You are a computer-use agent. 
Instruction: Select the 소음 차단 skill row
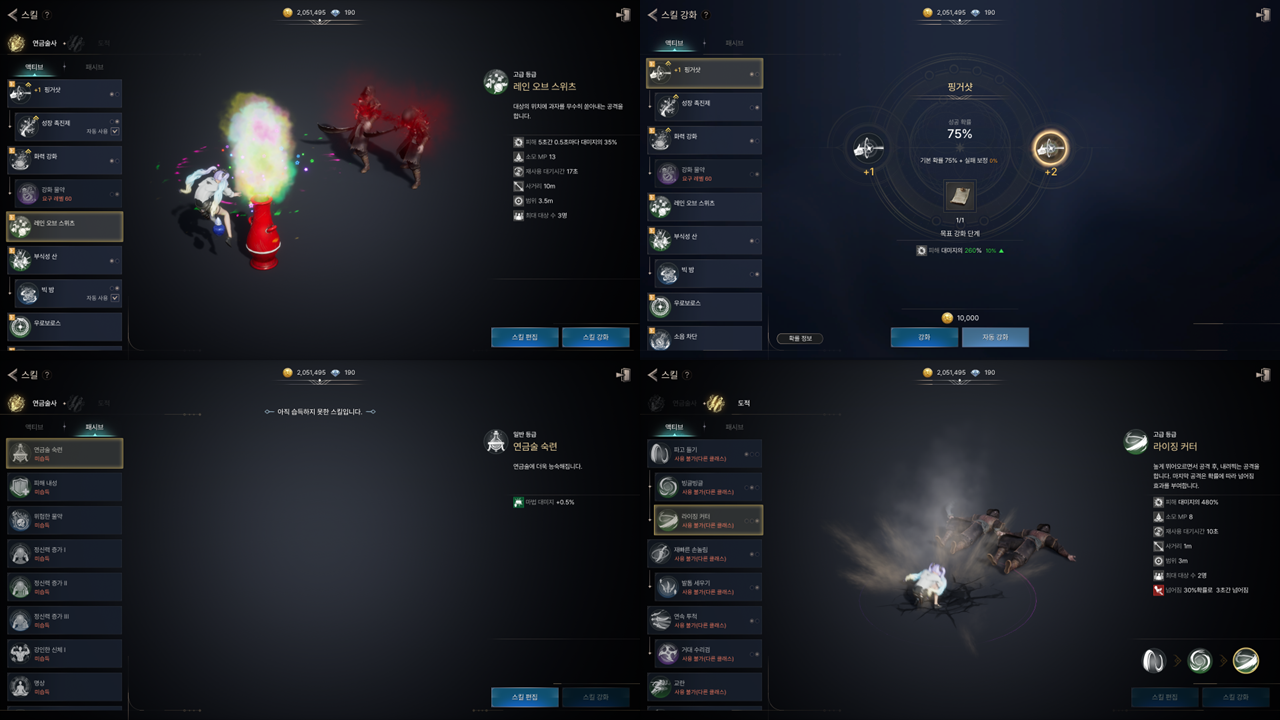pos(704,338)
